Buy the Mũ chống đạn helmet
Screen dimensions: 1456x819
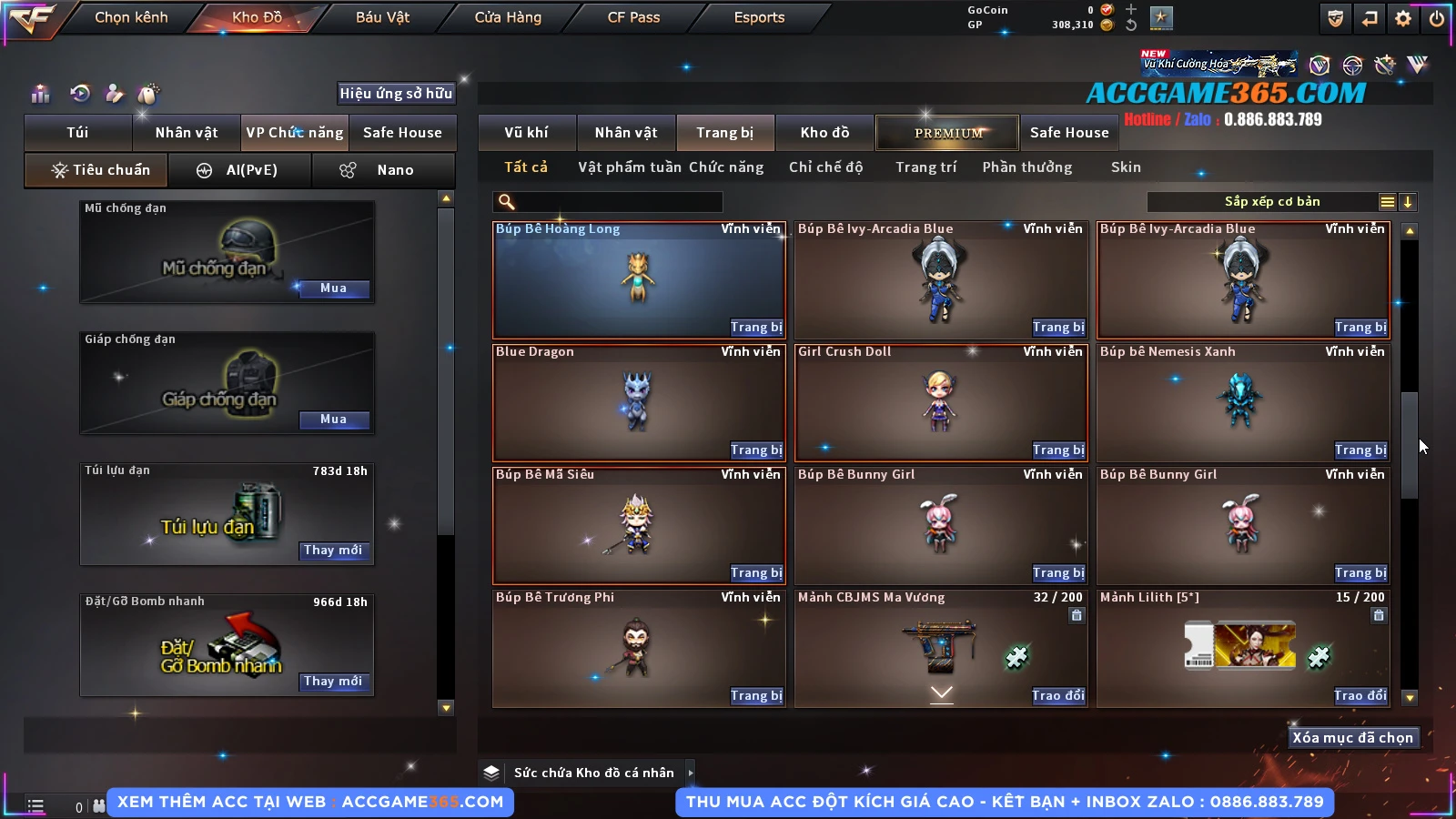(333, 288)
